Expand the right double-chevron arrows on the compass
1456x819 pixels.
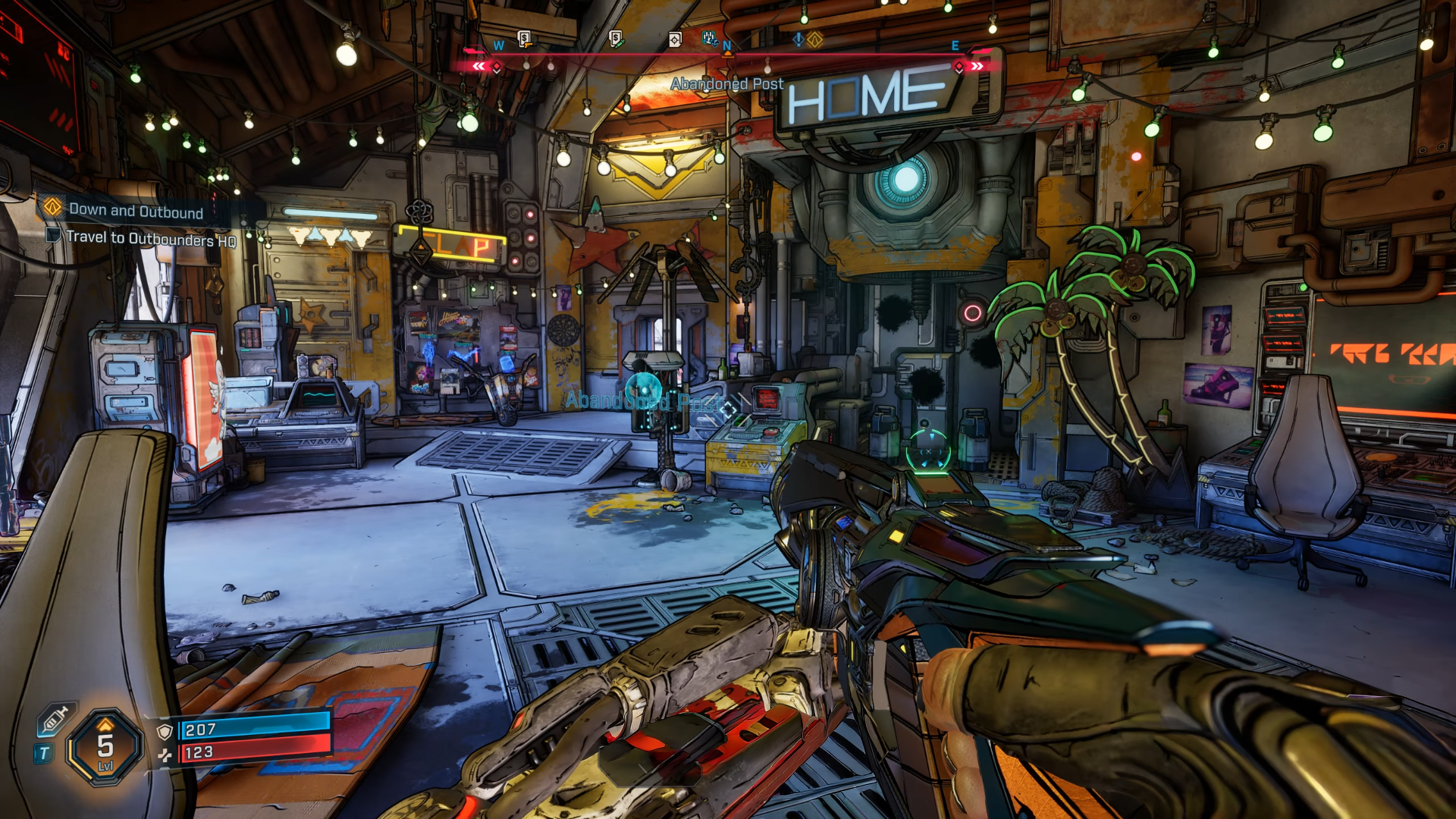[x=977, y=66]
